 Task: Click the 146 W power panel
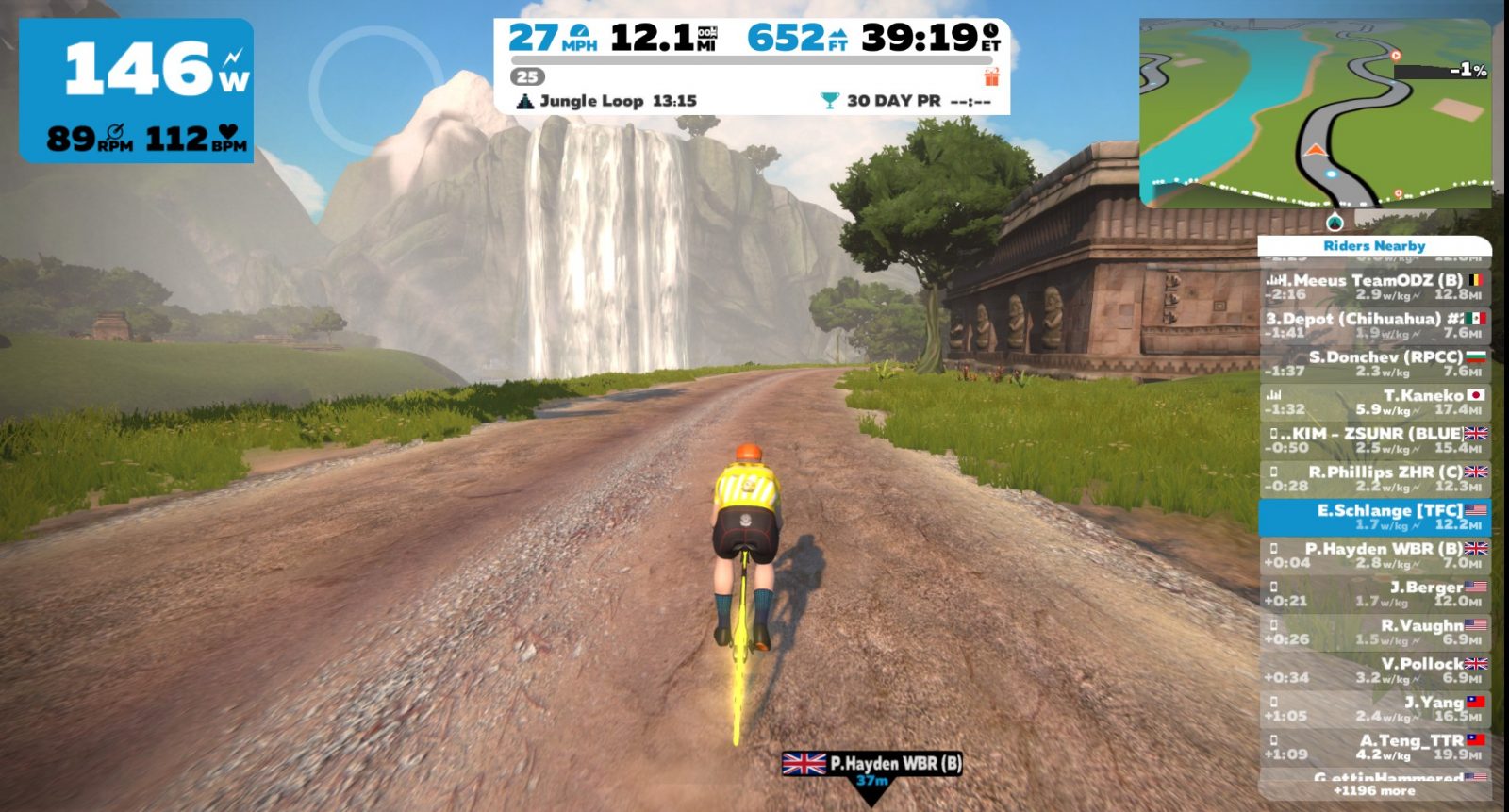click(137, 91)
